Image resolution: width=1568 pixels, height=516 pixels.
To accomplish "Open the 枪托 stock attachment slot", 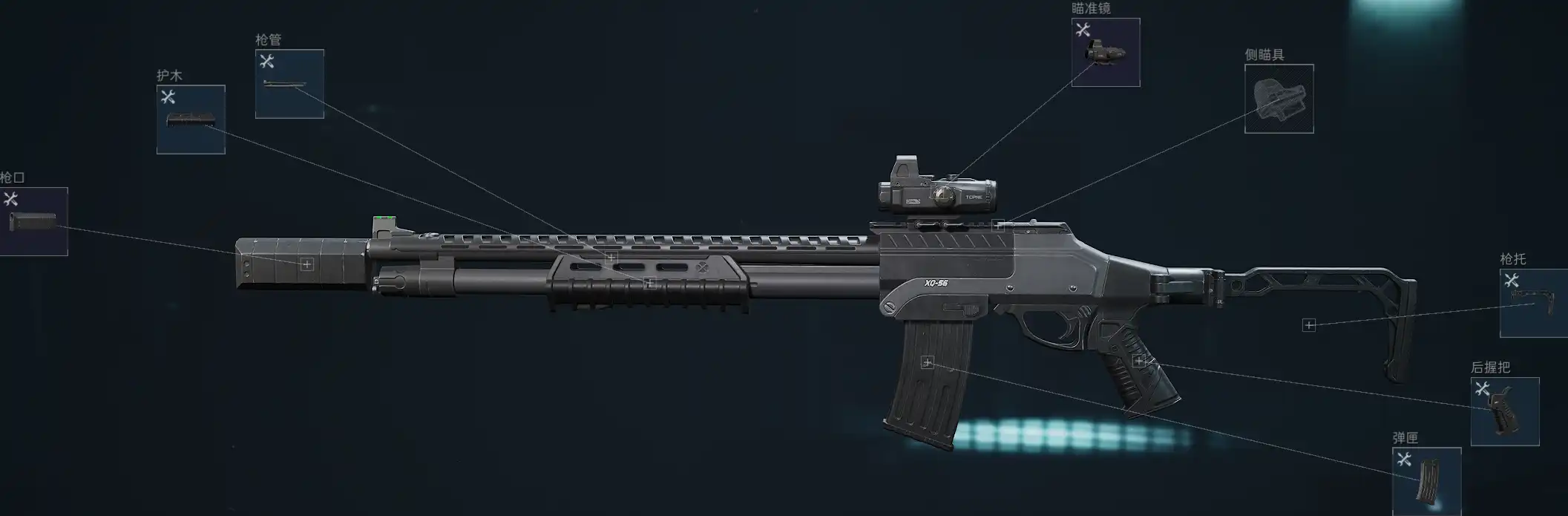I will 1535,303.
